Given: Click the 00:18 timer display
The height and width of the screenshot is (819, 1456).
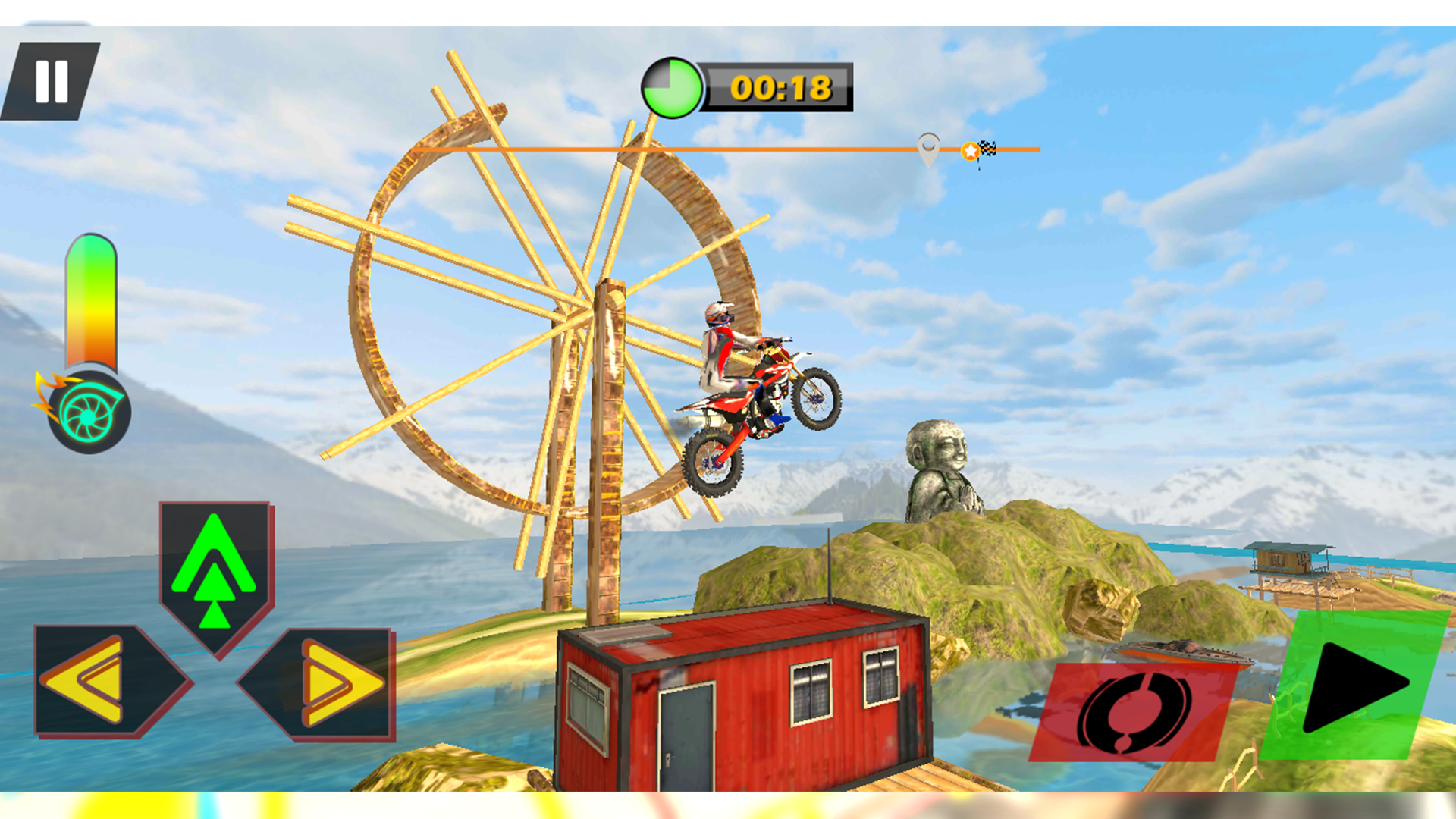Looking at the screenshot, I should (x=777, y=89).
